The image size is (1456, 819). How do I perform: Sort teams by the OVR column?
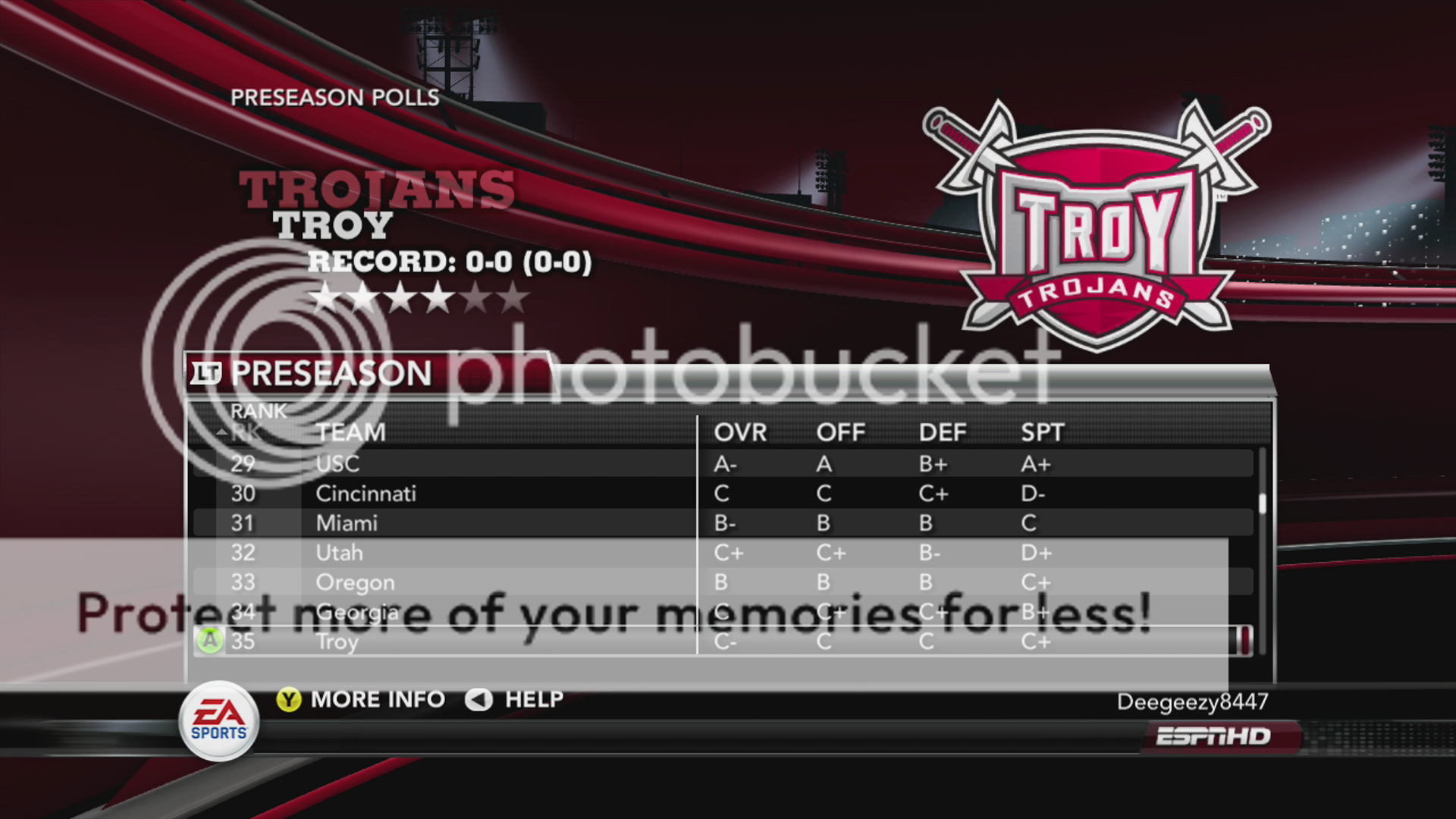click(x=740, y=432)
